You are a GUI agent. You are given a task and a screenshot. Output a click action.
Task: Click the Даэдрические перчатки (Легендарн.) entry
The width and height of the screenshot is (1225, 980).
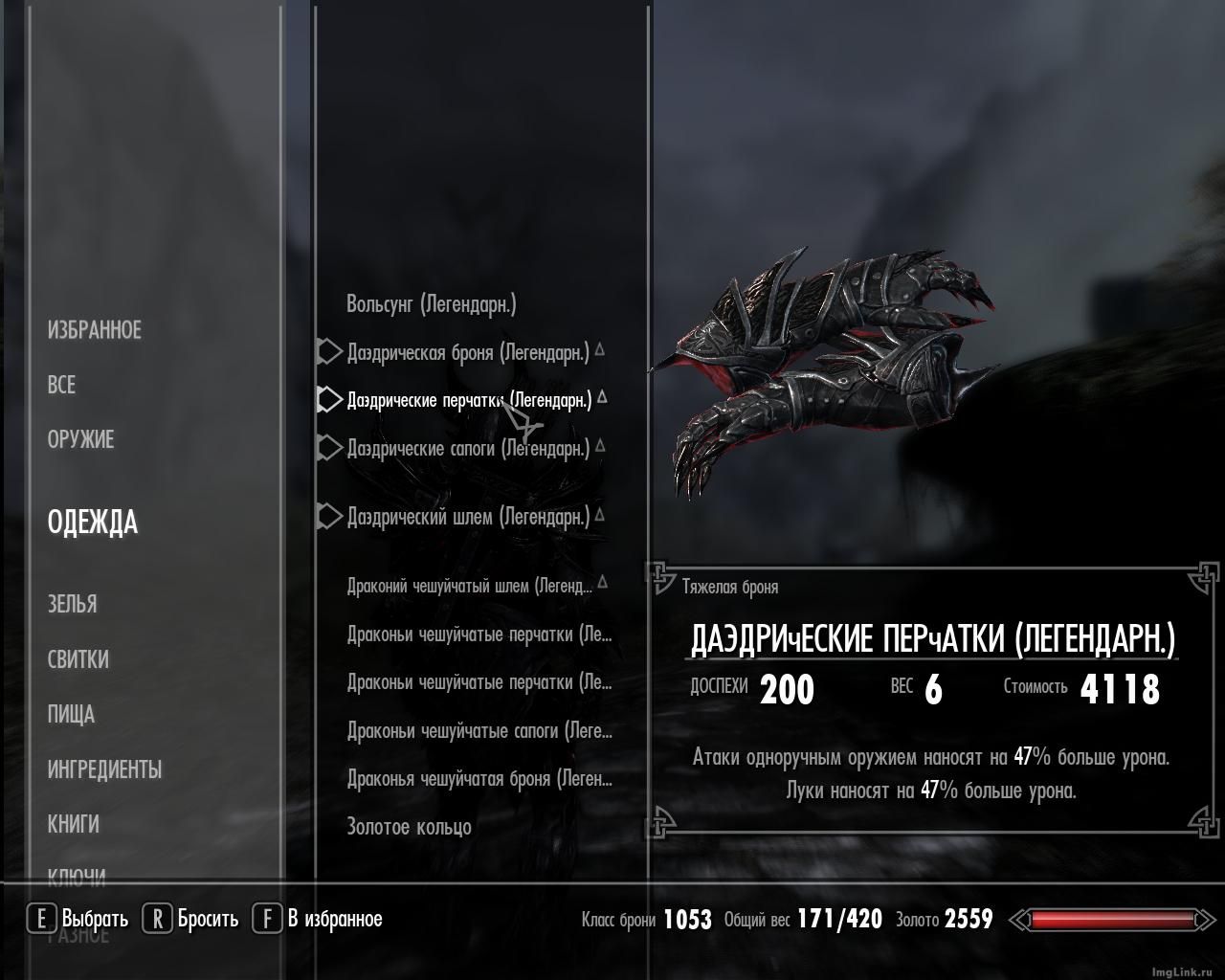click(469, 400)
